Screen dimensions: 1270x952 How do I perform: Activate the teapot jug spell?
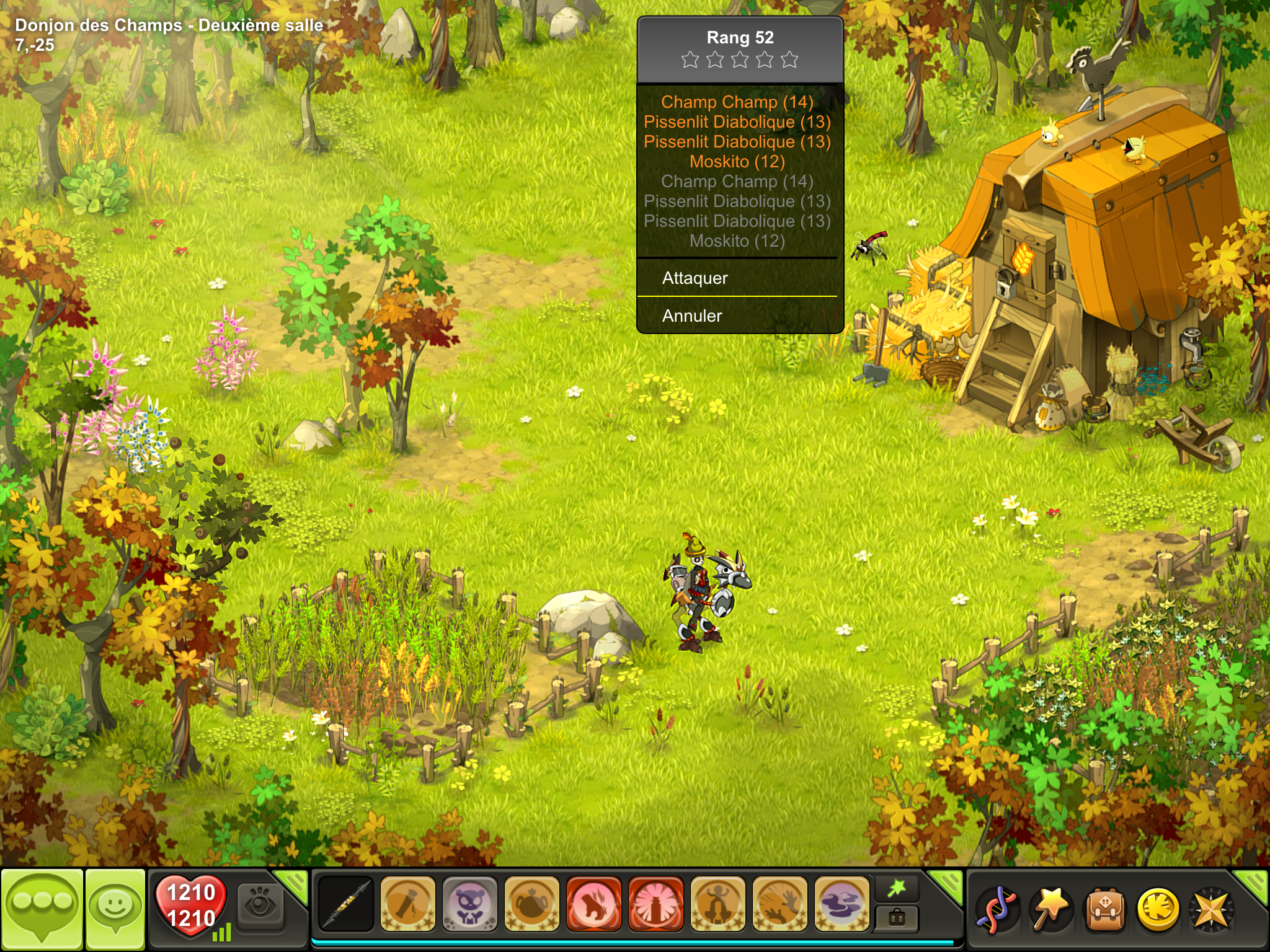(531, 904)
